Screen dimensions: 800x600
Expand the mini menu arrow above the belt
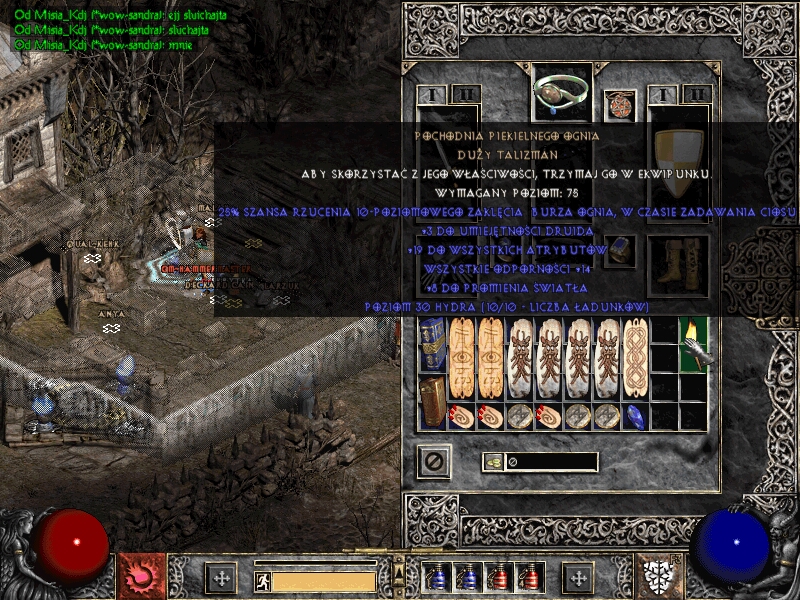400,557
